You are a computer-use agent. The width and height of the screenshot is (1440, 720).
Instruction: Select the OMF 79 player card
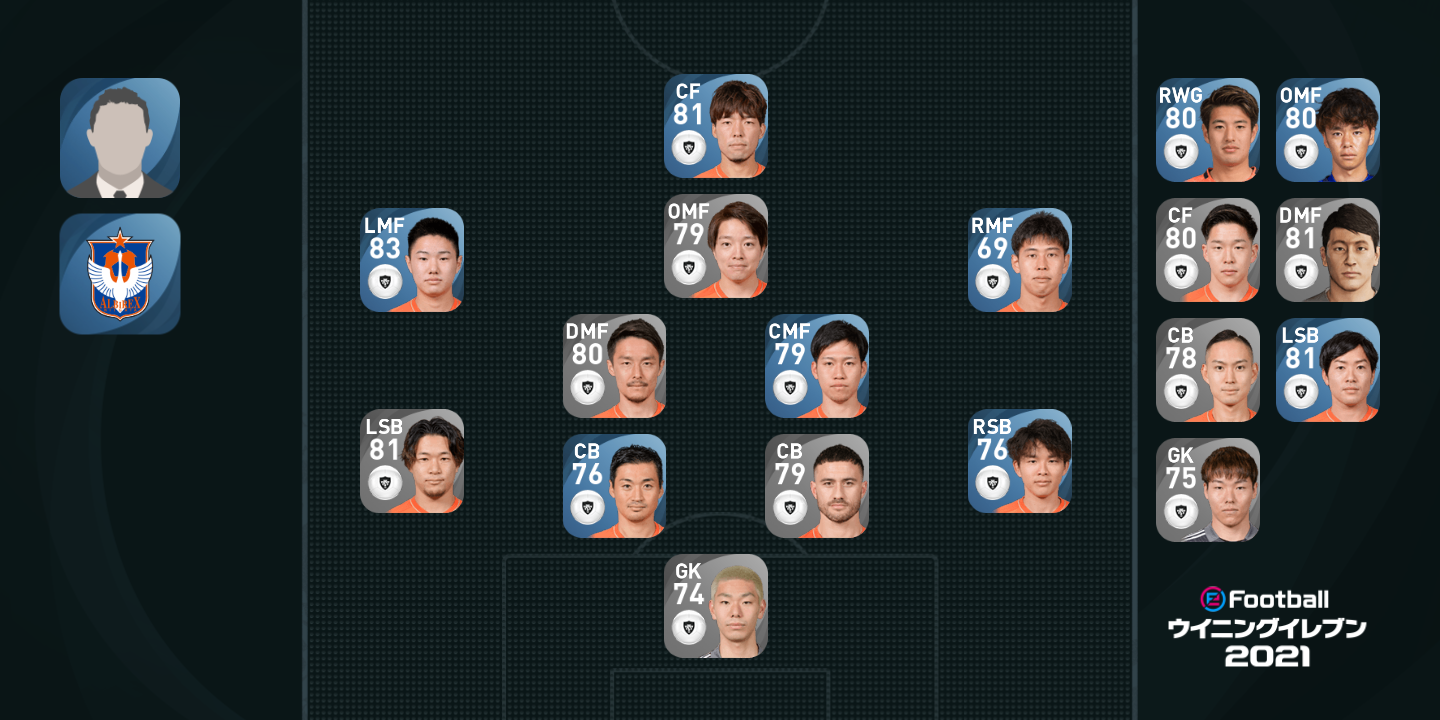click(x=716, y=246)
